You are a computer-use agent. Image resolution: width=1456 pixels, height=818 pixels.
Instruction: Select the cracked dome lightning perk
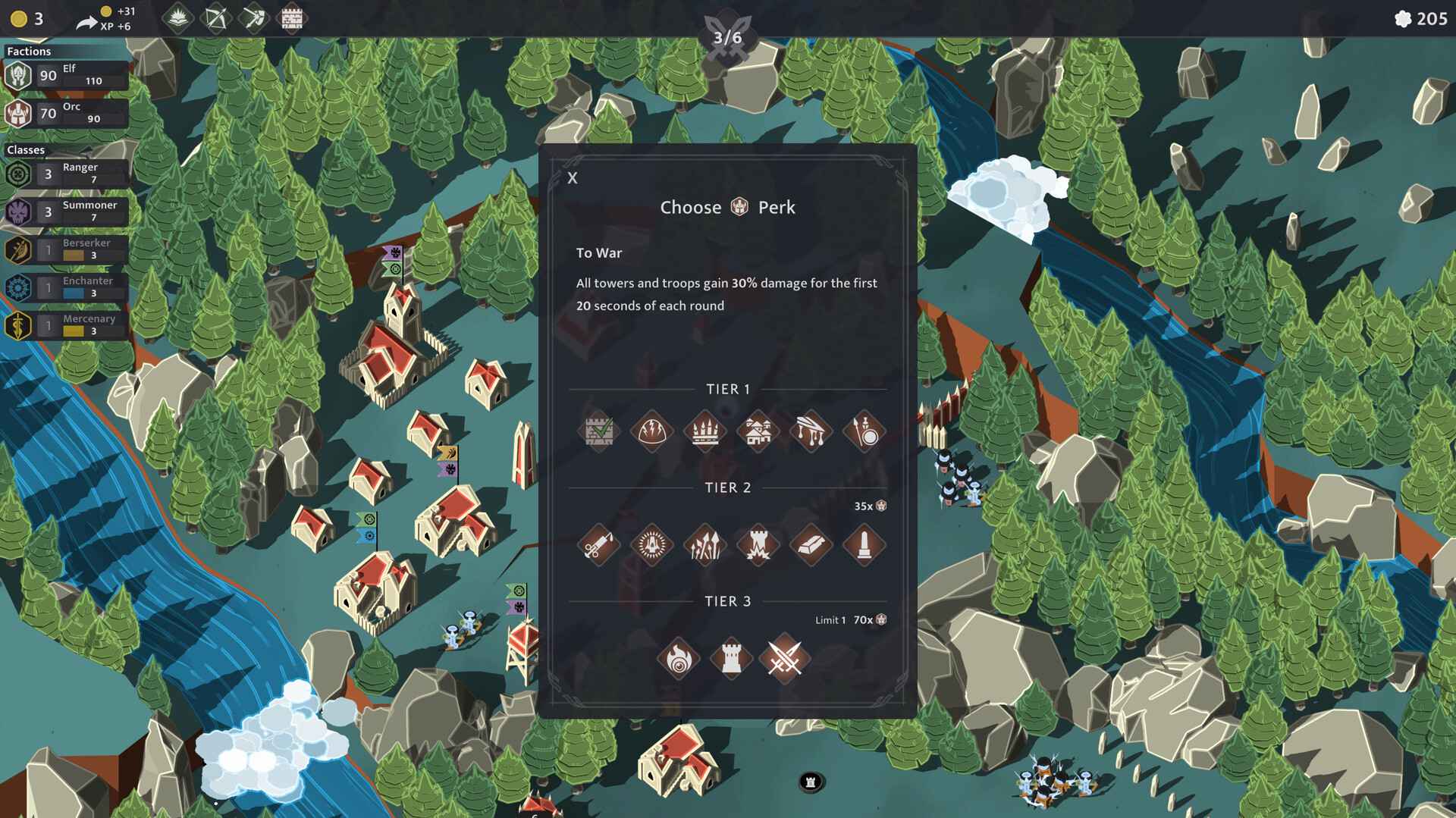tap(651, 431)
